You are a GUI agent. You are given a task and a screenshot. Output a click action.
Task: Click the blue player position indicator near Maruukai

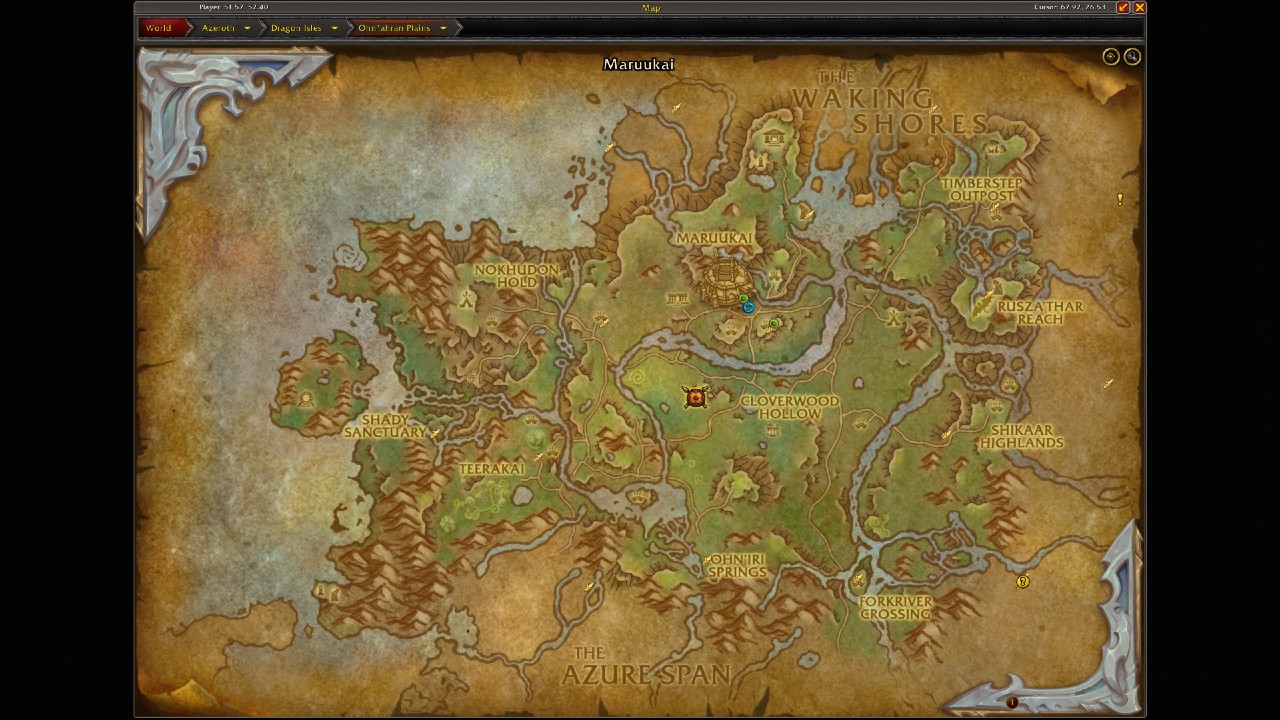click(747, 307)
